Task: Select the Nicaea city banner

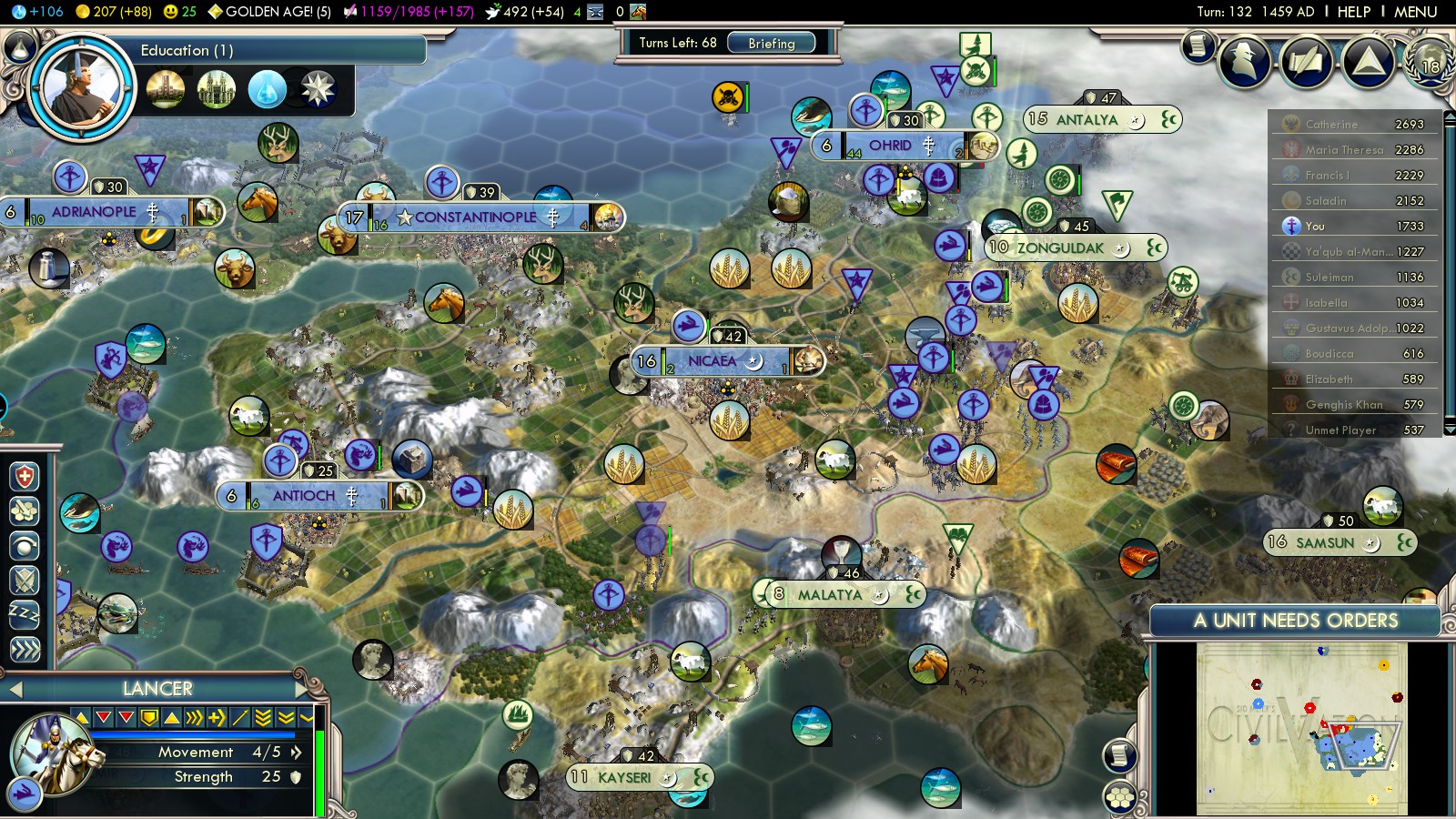Action: [712, 361]
